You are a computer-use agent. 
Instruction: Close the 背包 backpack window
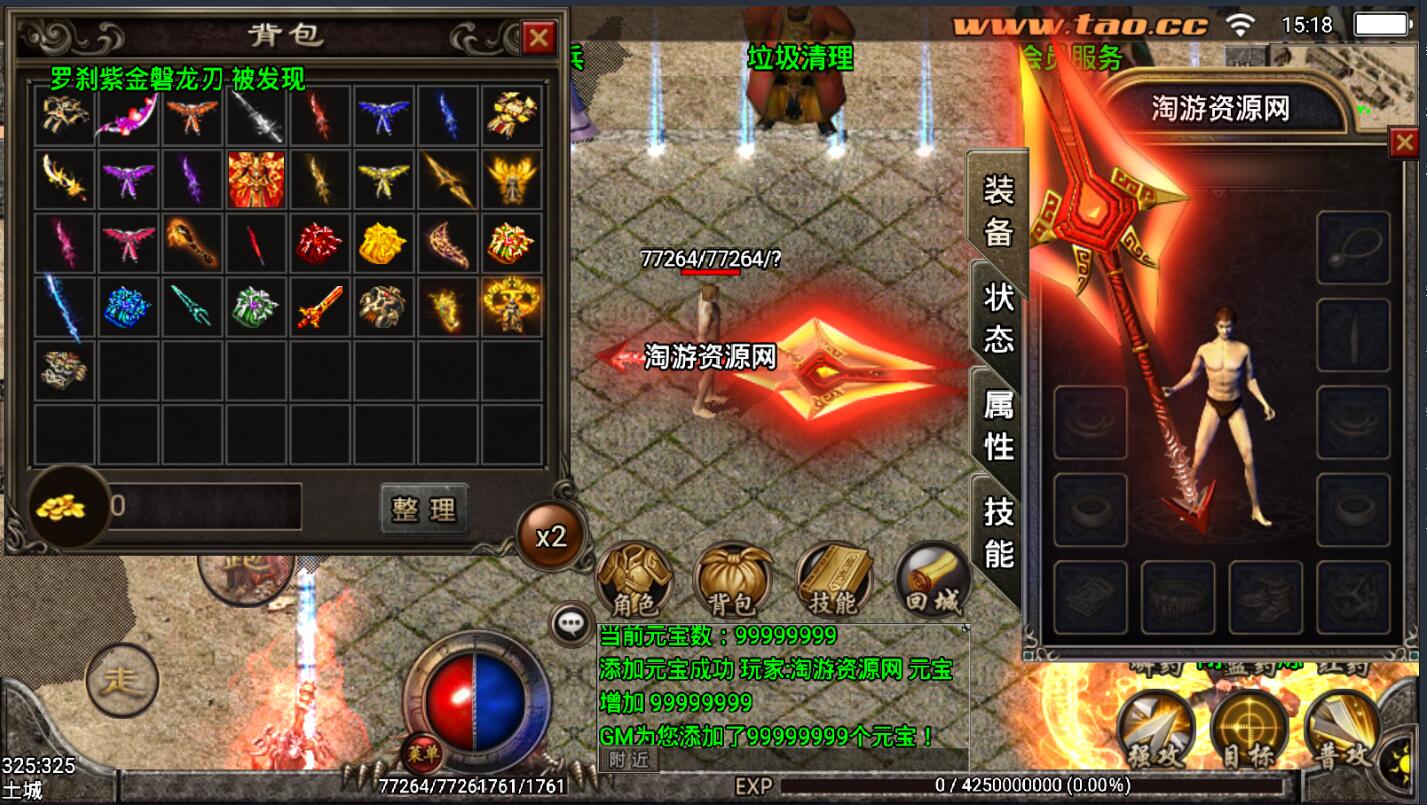539,38
